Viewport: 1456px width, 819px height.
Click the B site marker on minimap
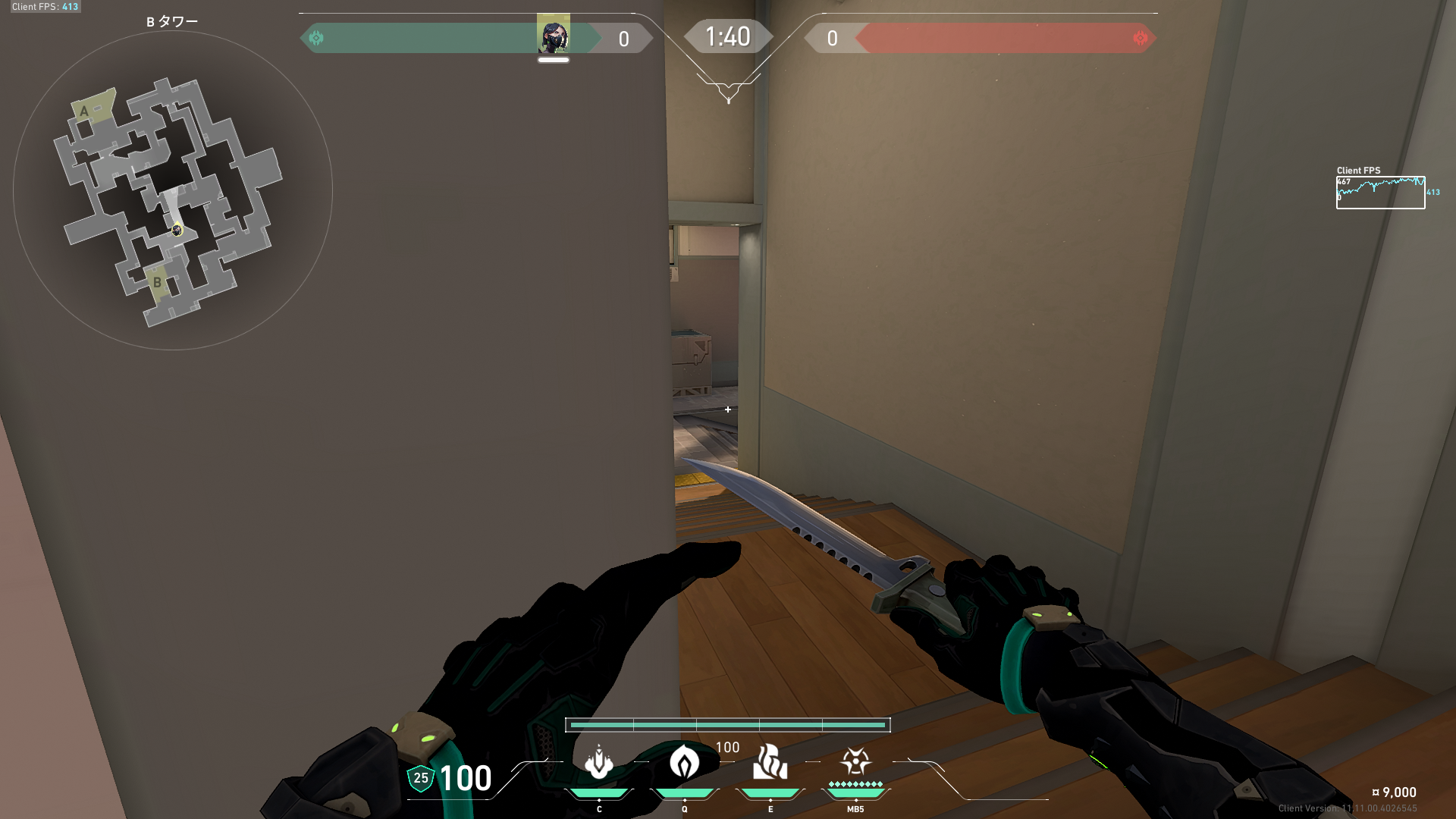[156, 282]
